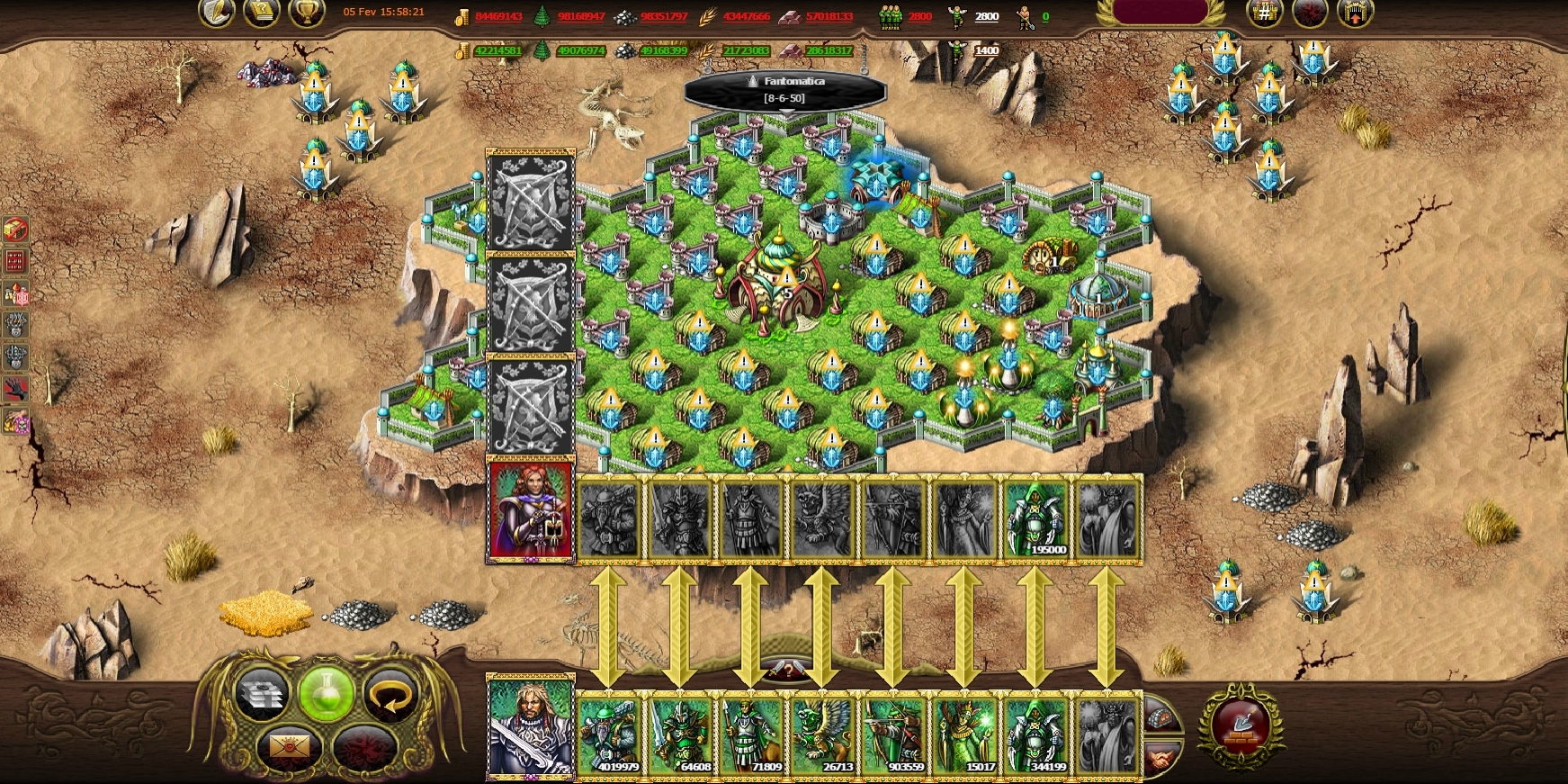Open the sealed envelope mail button
This screenshot has height=784, width=1568.
tap(290, 747)
